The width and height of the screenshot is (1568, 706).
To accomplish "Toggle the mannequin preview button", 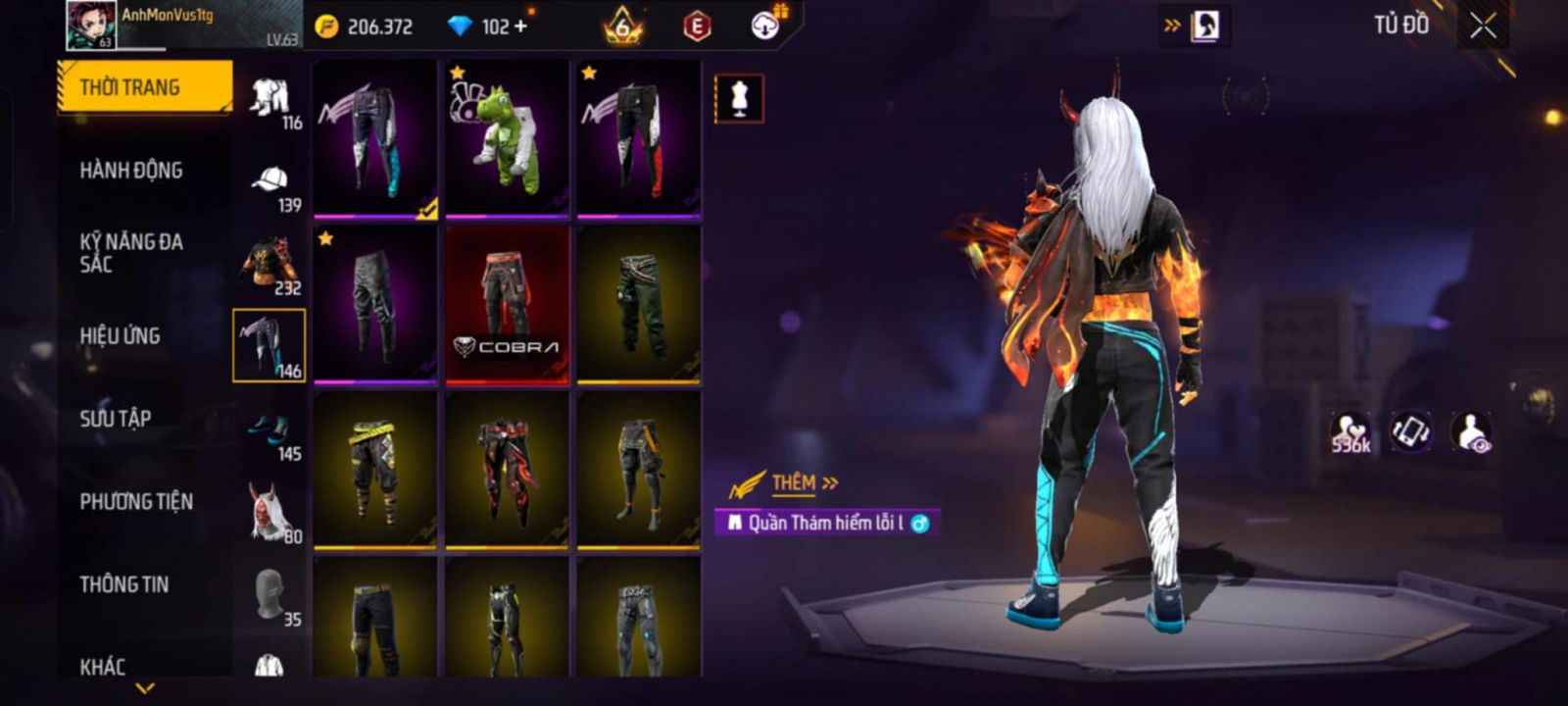I will (x=739, y=99).
